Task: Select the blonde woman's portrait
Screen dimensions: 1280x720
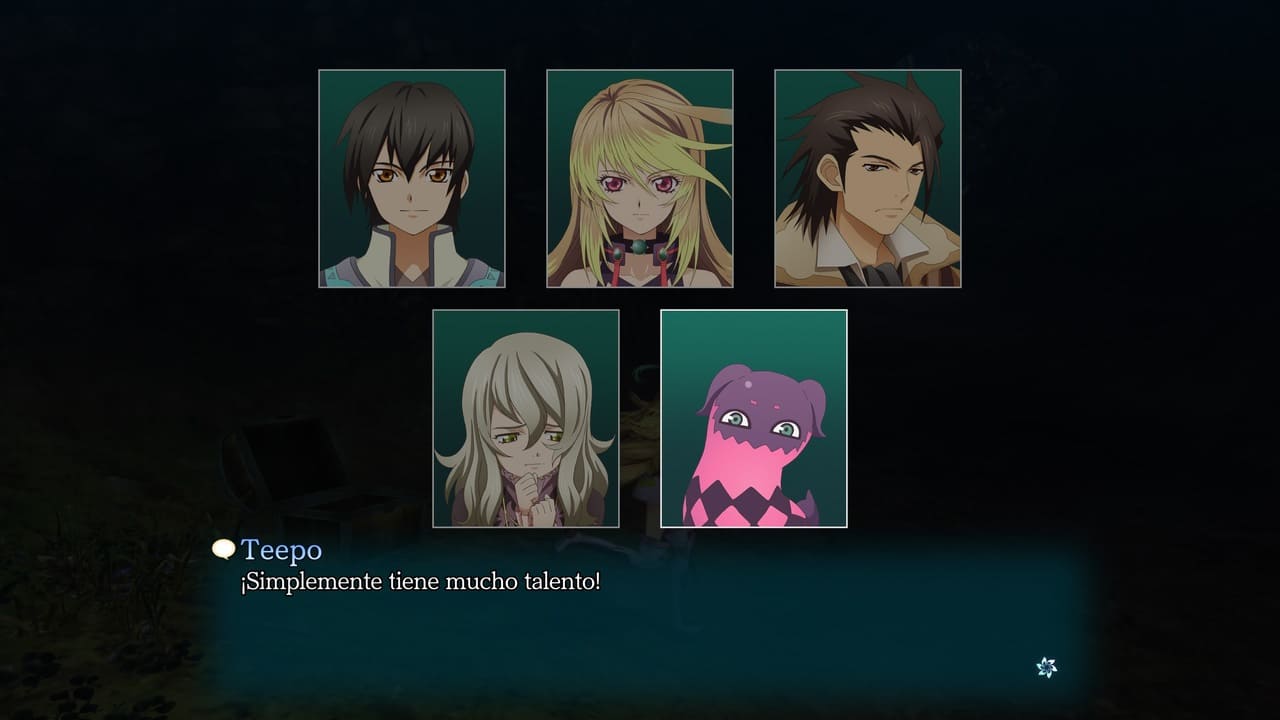Action: pos(640,178)
